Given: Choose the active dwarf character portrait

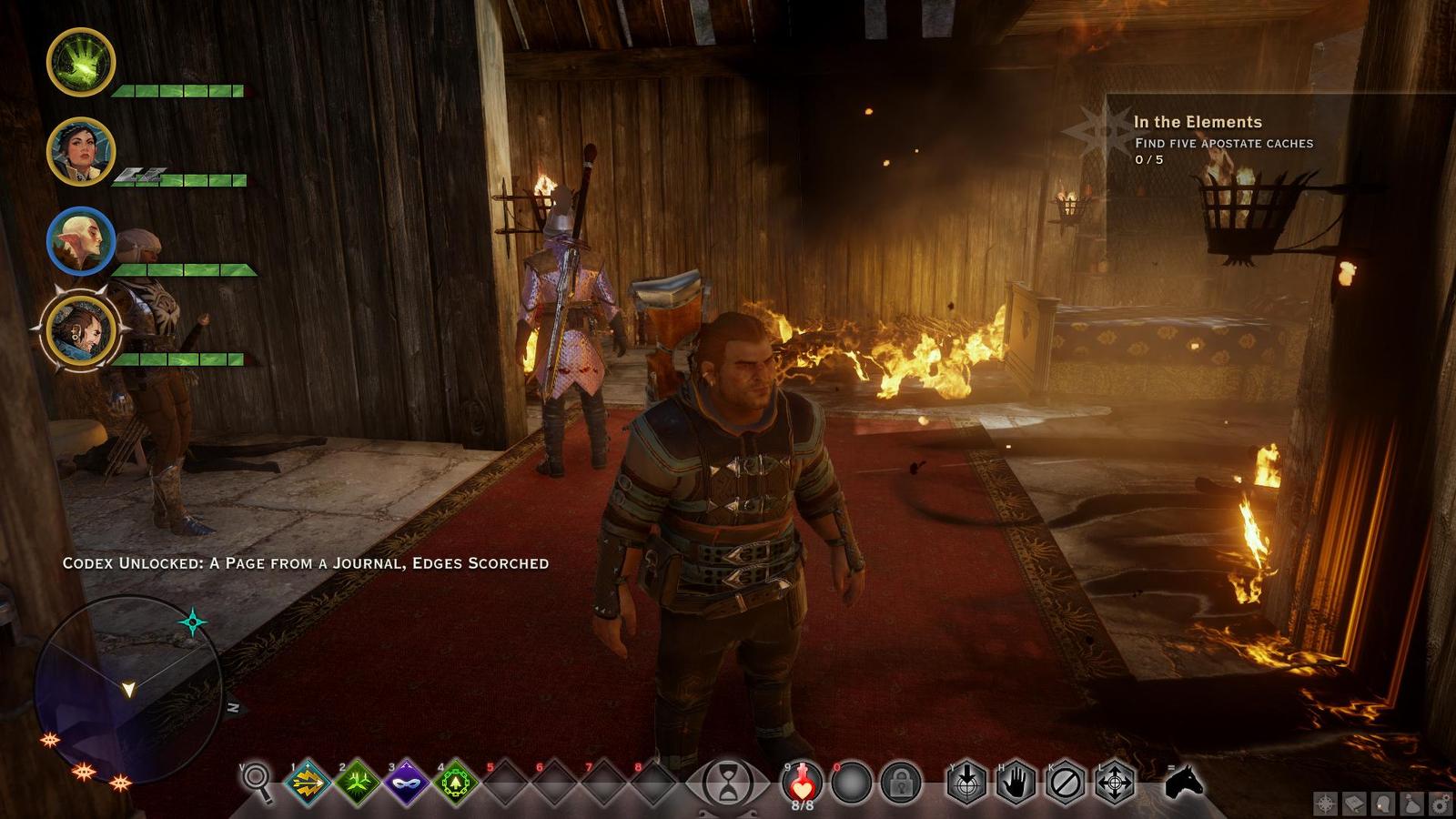Looking at the screenshot, I should 81,329.
